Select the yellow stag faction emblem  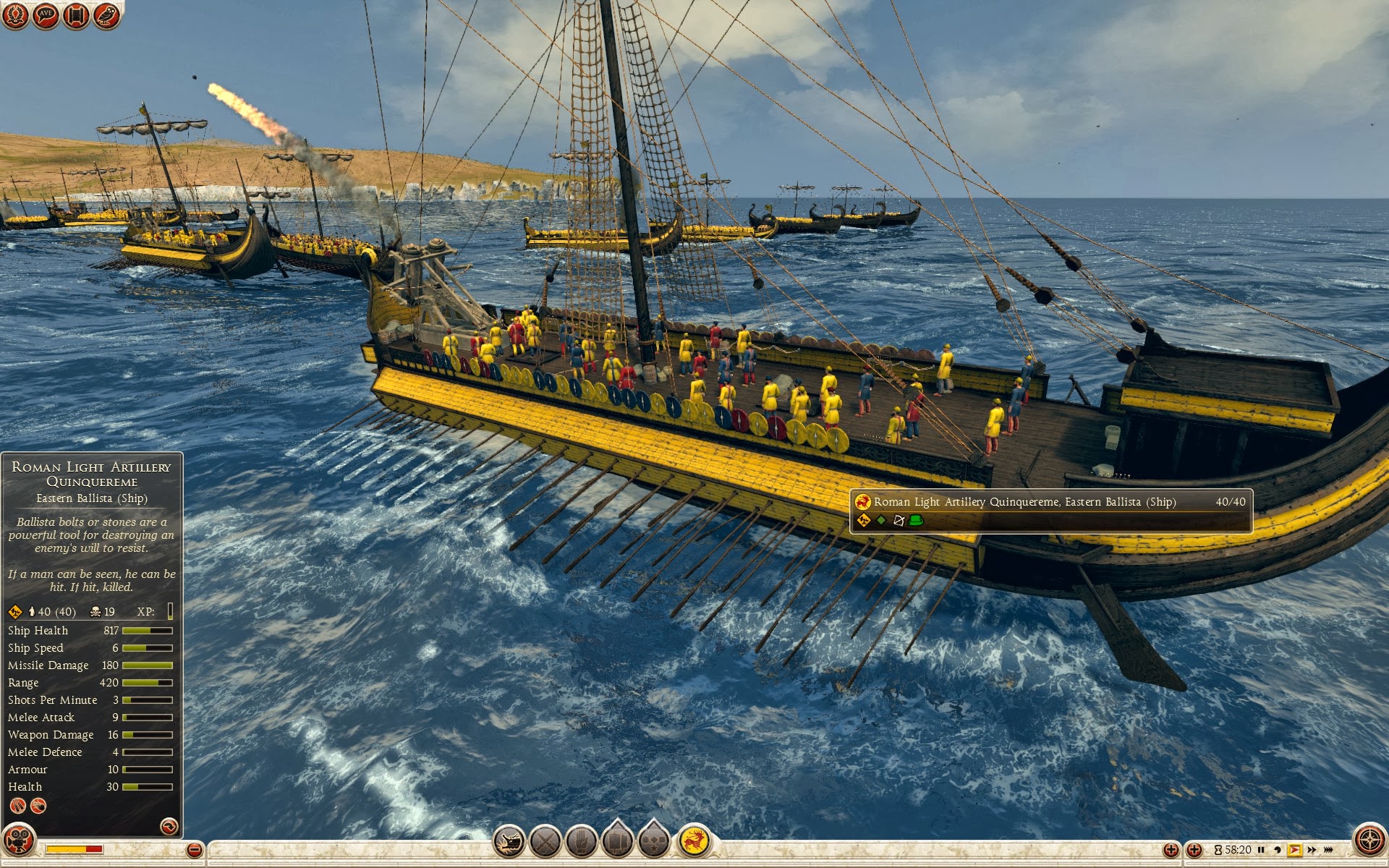coord(694,841)
